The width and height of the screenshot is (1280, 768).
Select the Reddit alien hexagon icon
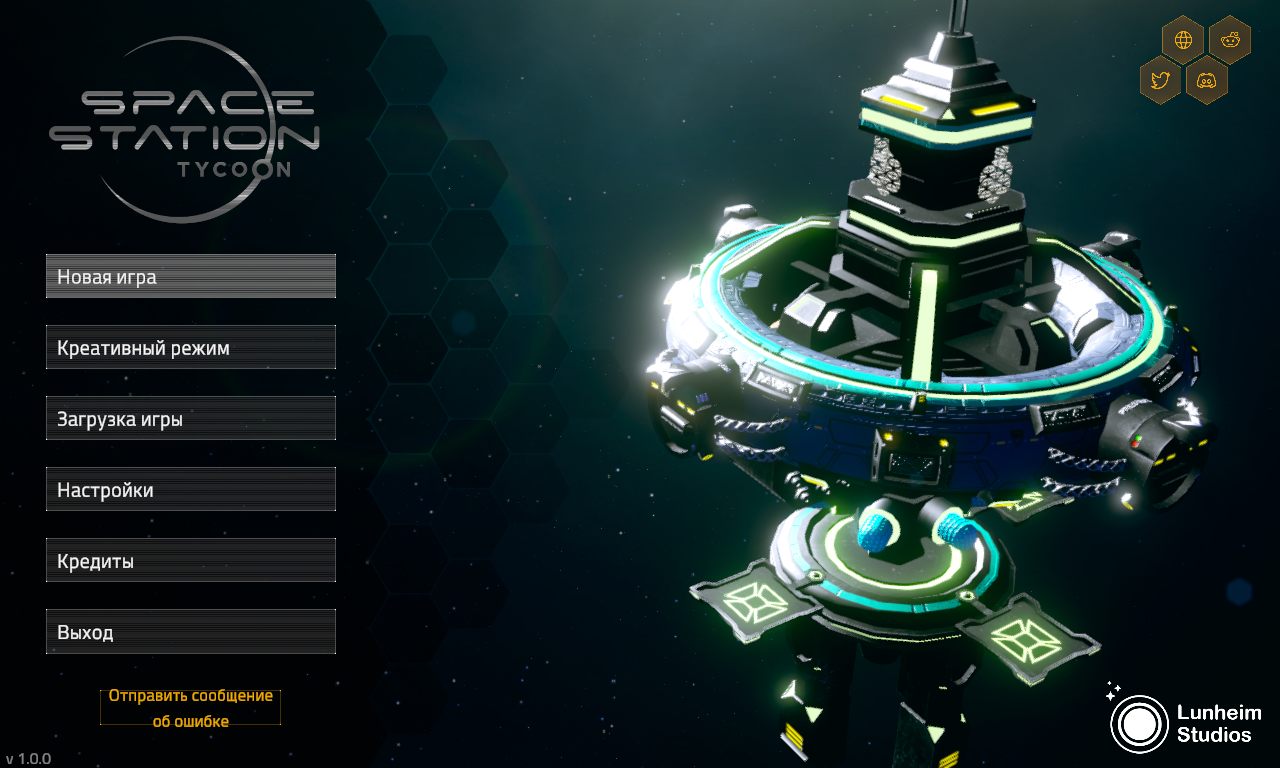(1229, 40)
